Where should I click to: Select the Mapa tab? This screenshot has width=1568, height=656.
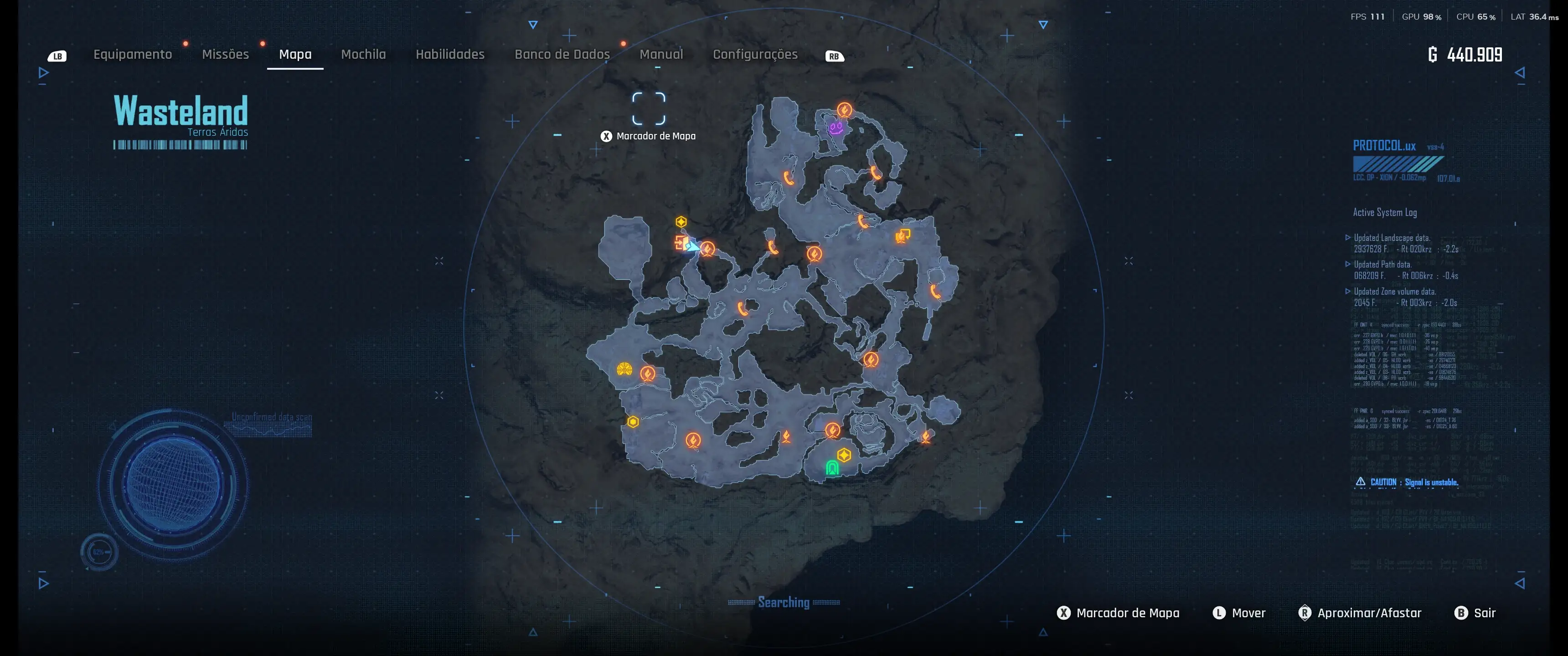pyautogui.click(x=295, y=55)
